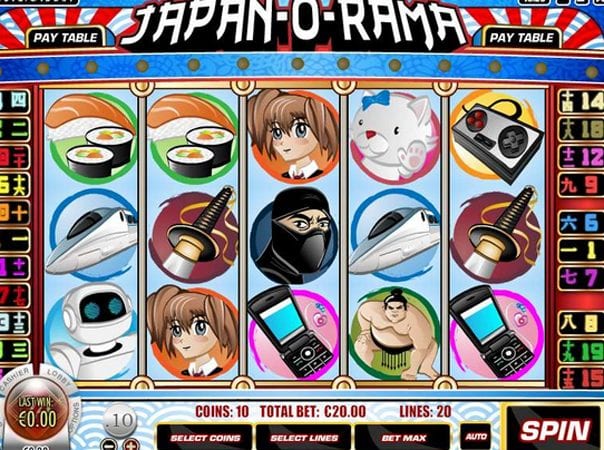The image size is (604, 450).
Task: Choose the Select Coins button
Action: tap(207, 437)
